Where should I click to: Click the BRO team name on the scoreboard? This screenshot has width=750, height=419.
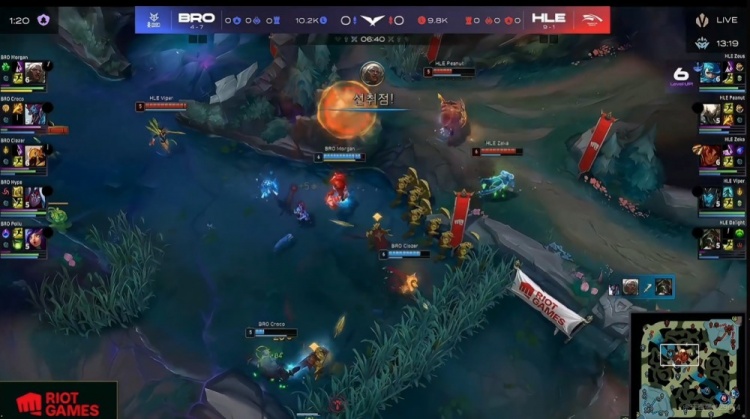(196, 19)
